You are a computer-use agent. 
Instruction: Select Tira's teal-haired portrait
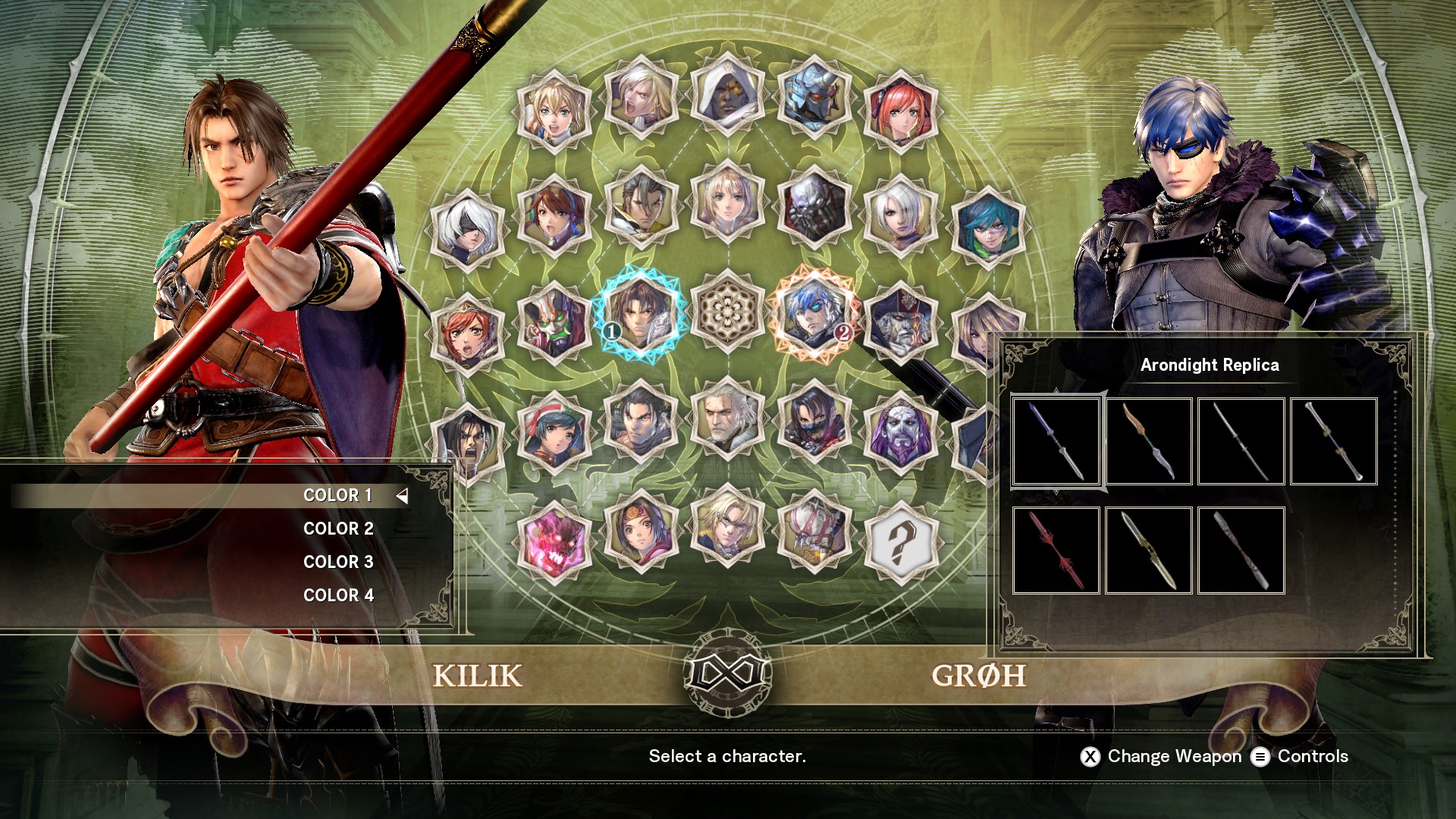tap(987, 227)
